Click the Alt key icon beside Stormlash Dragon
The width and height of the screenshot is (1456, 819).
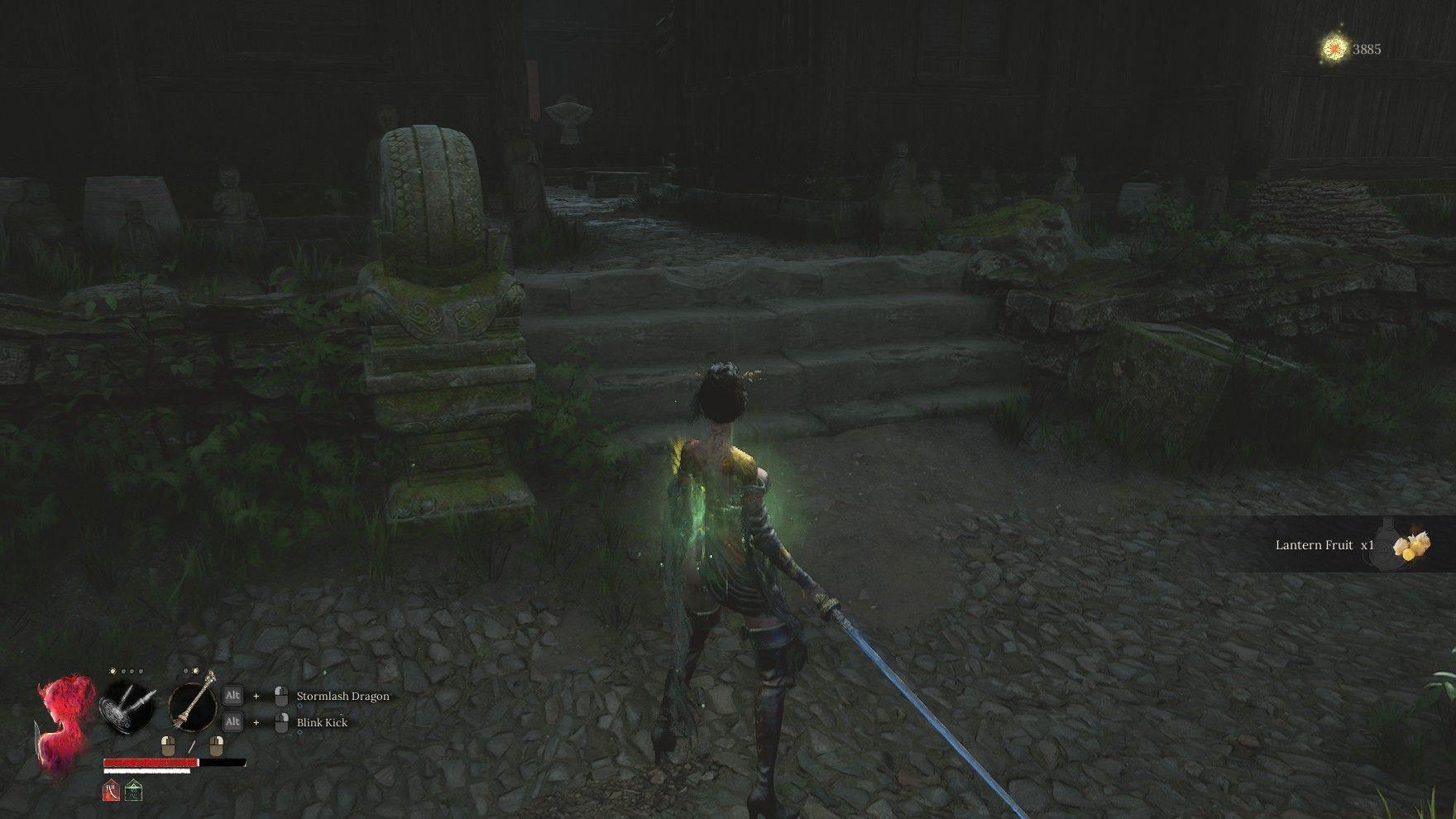click(x=232, y=696)
